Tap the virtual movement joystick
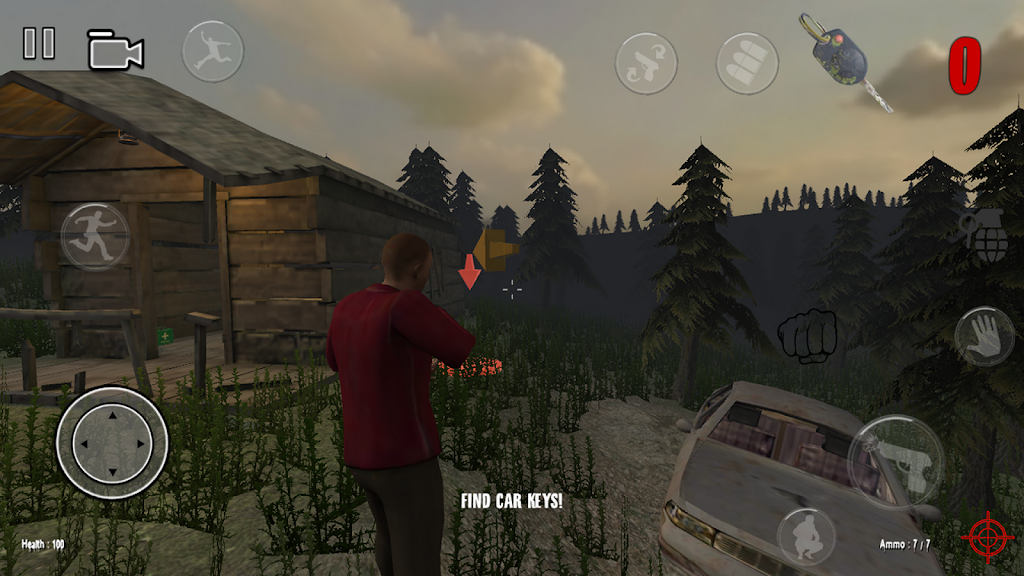Image resolution: width=1024 pixels, height=576 pixels. coord(112,442)
